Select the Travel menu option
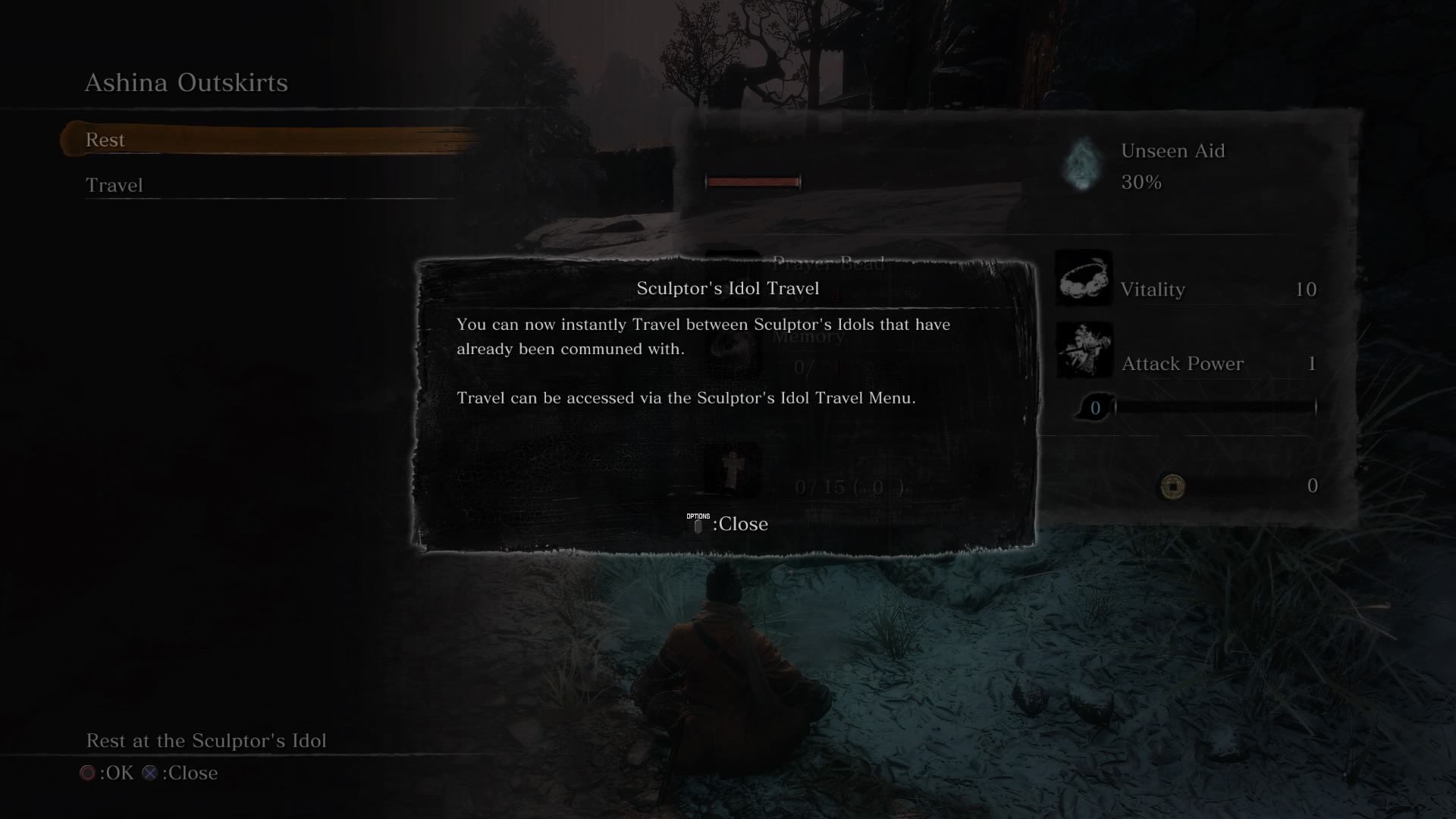 114,185
